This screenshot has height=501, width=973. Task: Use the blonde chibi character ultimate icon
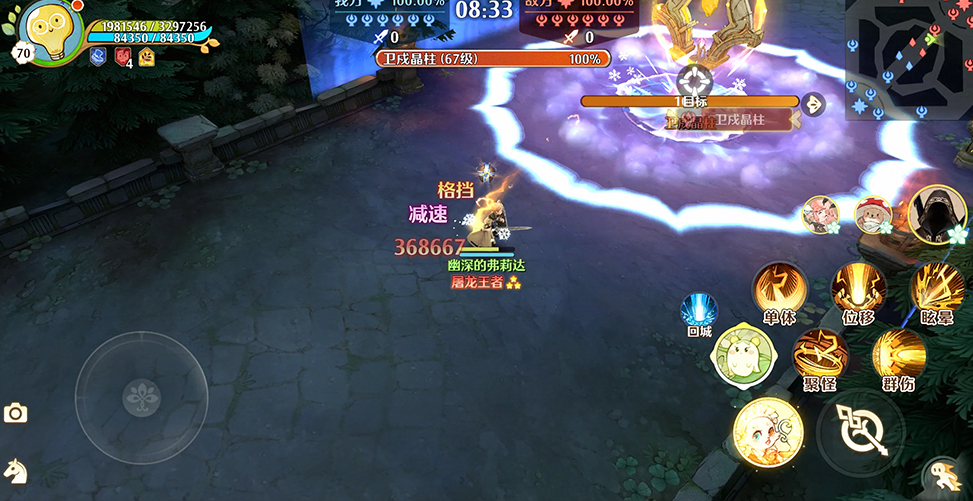click(766, 432)
